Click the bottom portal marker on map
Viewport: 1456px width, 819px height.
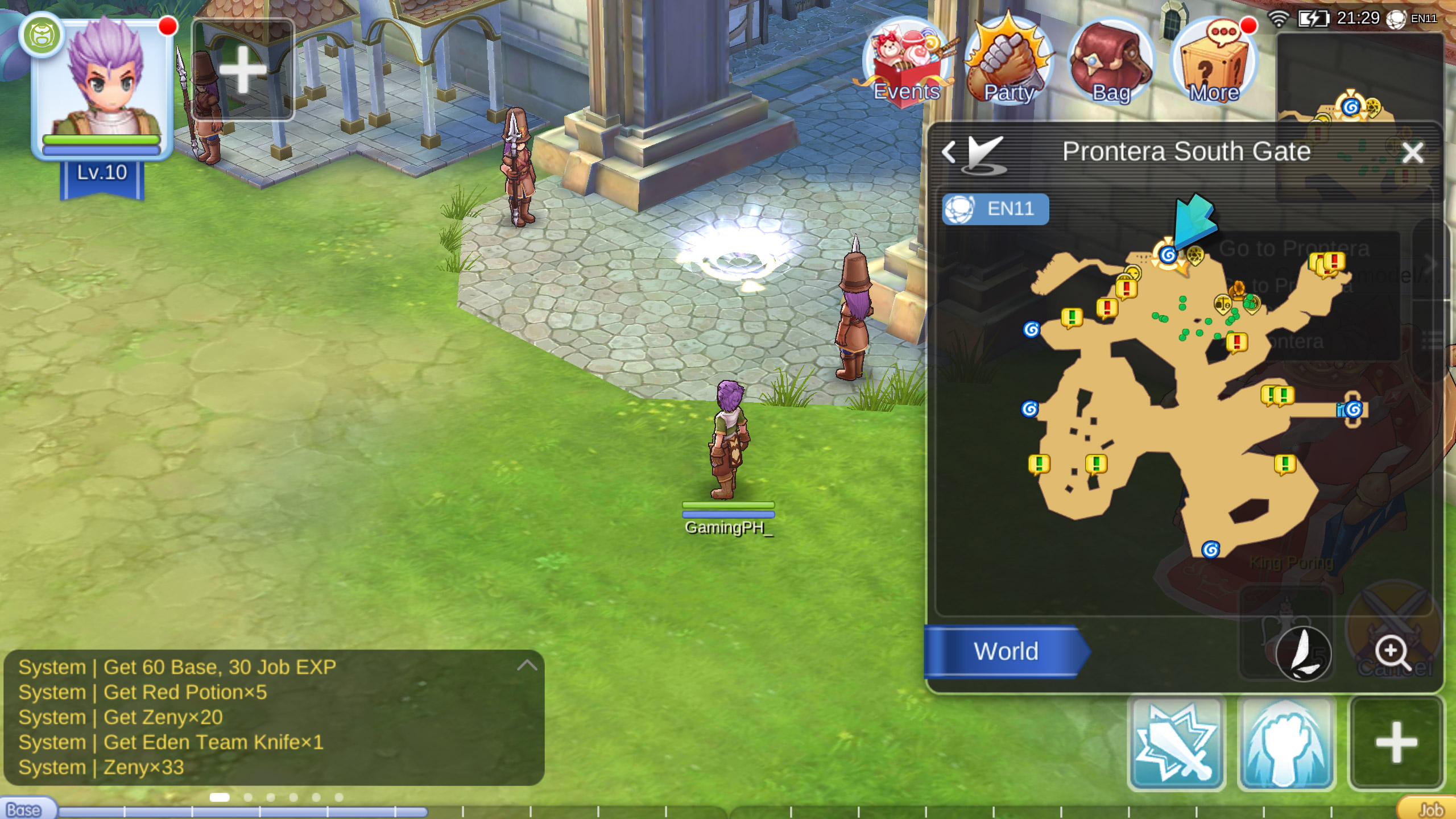coord(1210,549)
